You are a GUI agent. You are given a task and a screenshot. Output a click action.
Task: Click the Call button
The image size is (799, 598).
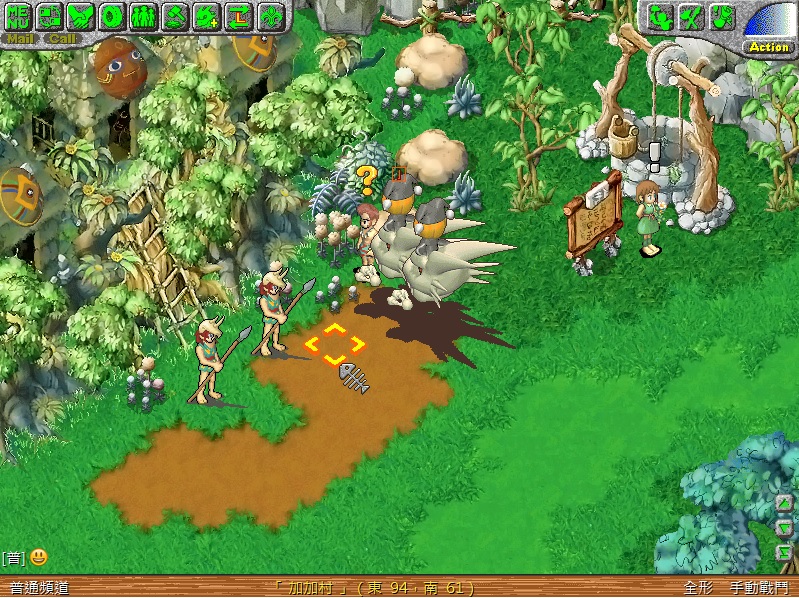62,39
